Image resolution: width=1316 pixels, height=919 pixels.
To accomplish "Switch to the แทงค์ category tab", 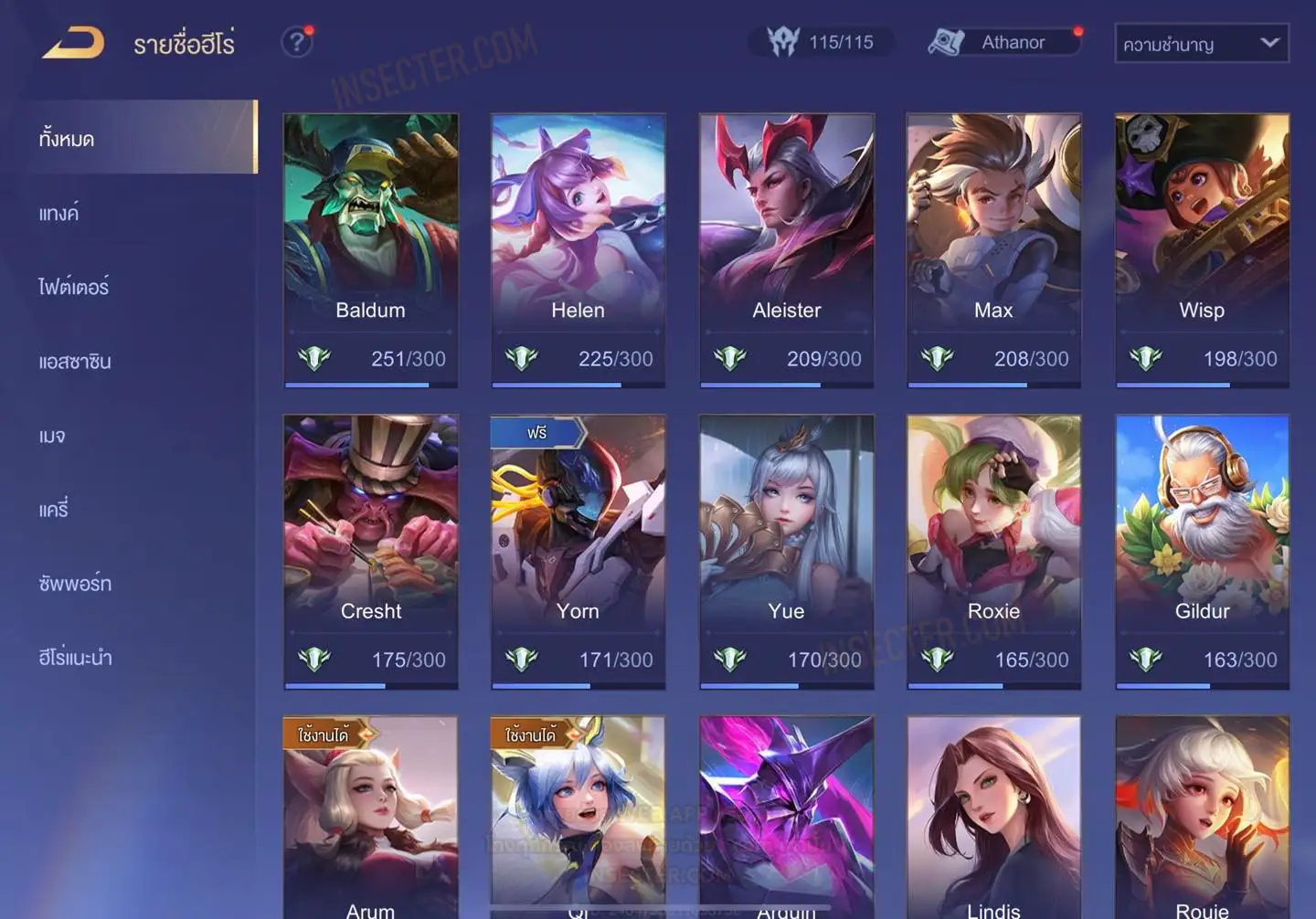I will coord(59,214).
